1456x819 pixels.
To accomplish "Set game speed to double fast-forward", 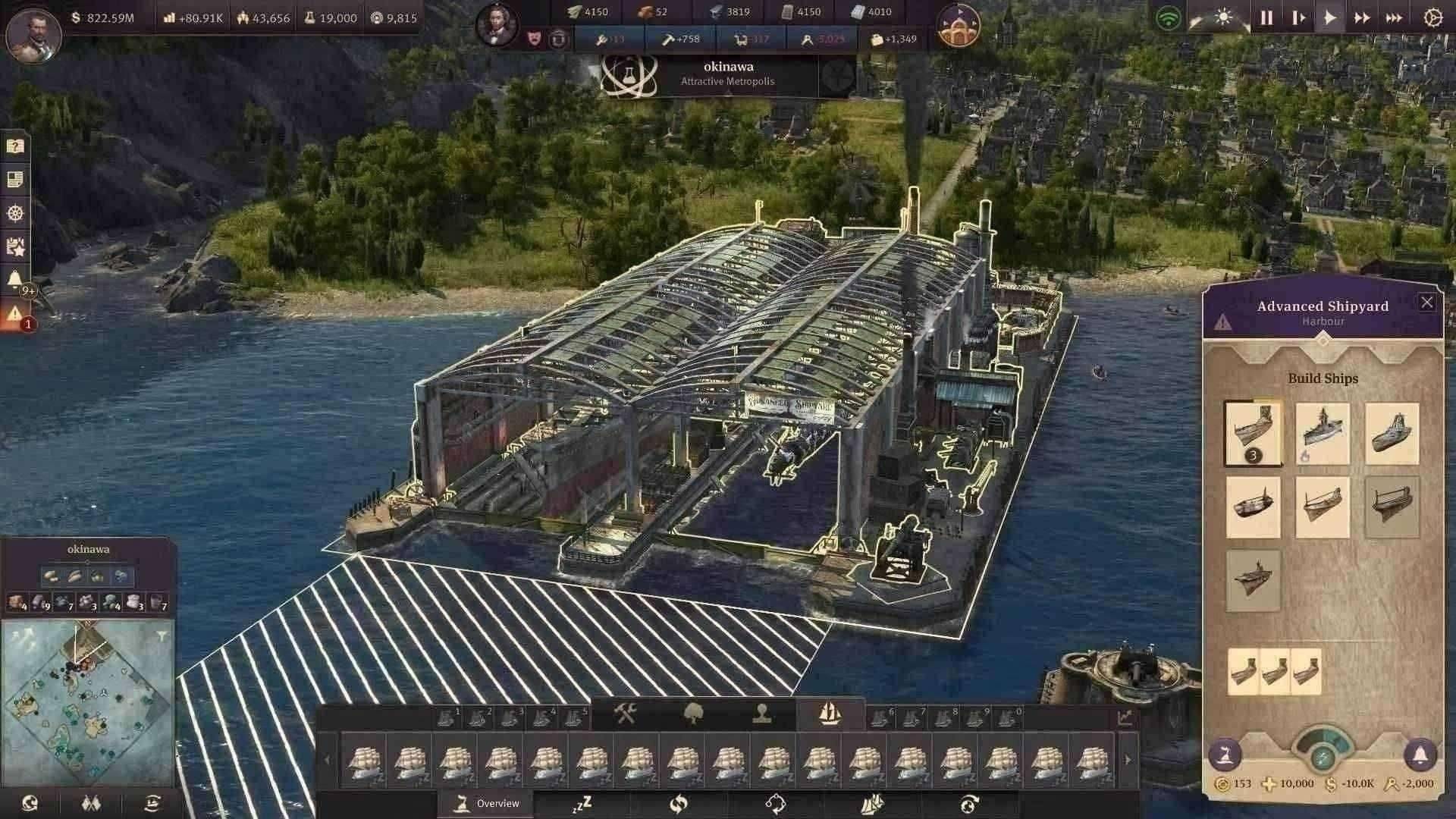I will (1362, 18).
